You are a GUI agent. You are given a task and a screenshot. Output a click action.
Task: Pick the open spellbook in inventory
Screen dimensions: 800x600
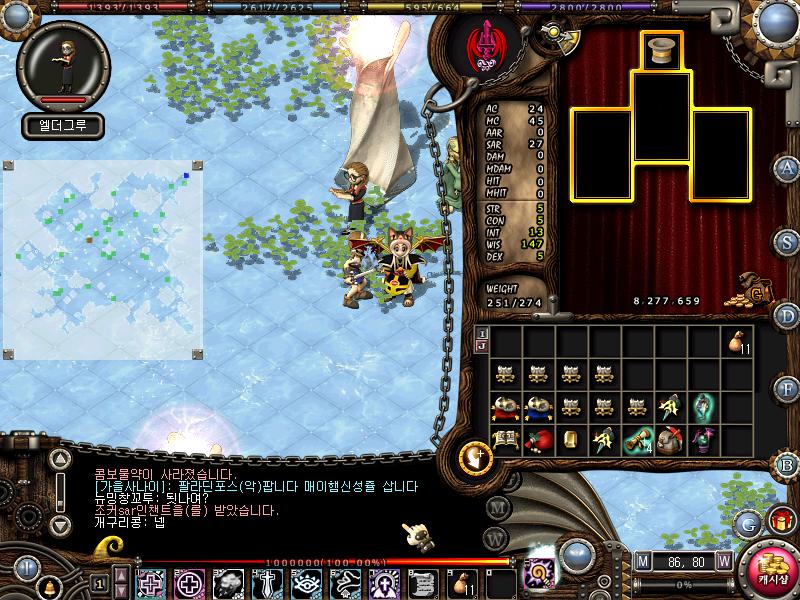pos(505,440)
